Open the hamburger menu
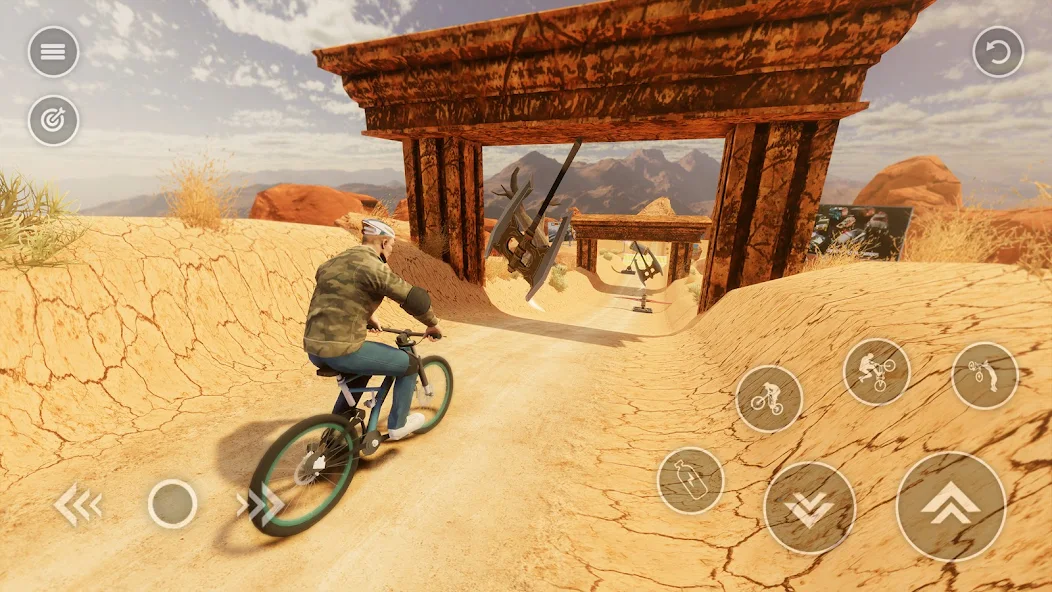Image resolution: width=1052 pixels, height=592 pixels. pos(53,52)
